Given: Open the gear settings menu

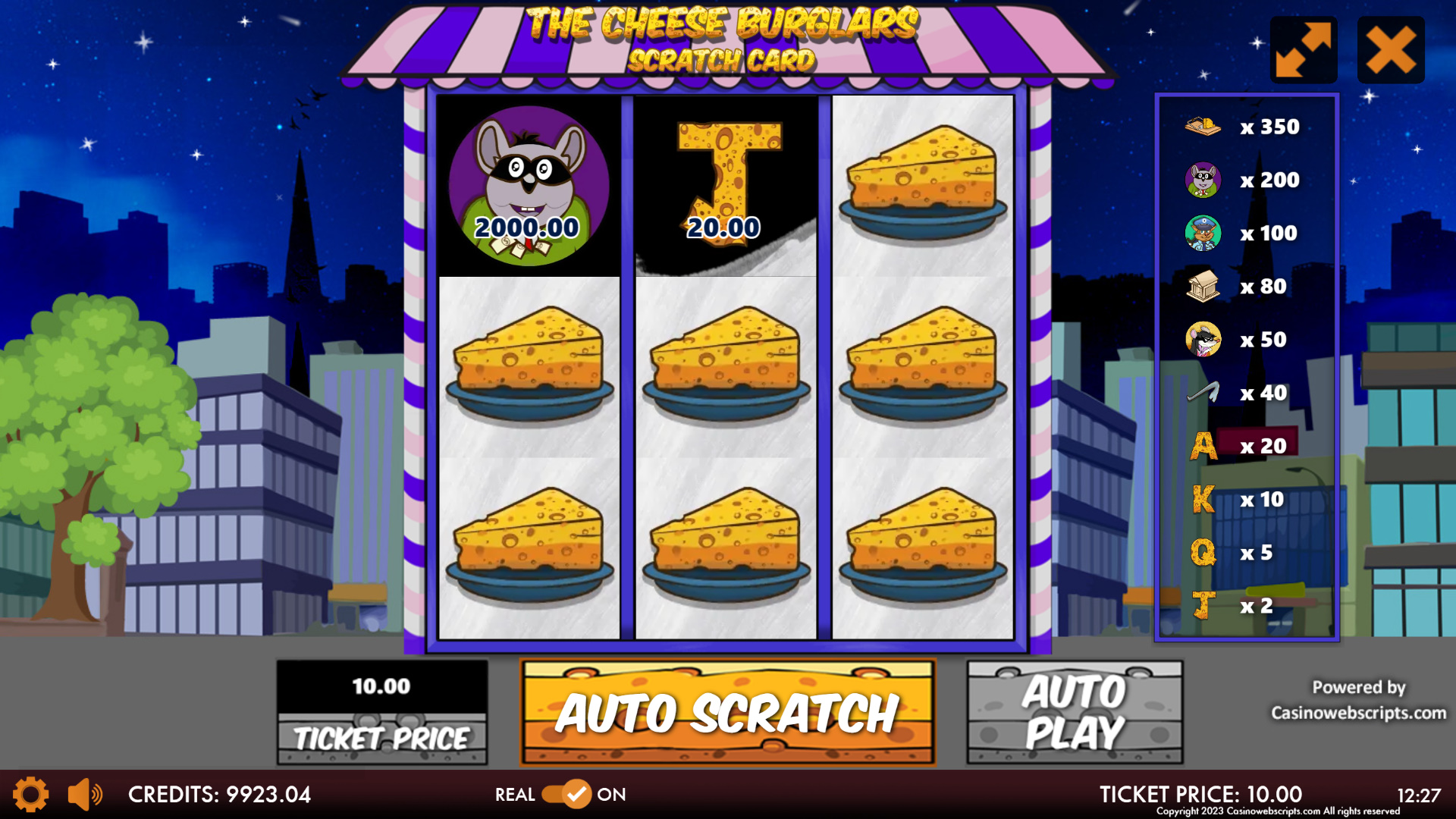Looking at the screenshot, I should pos(30,794).
